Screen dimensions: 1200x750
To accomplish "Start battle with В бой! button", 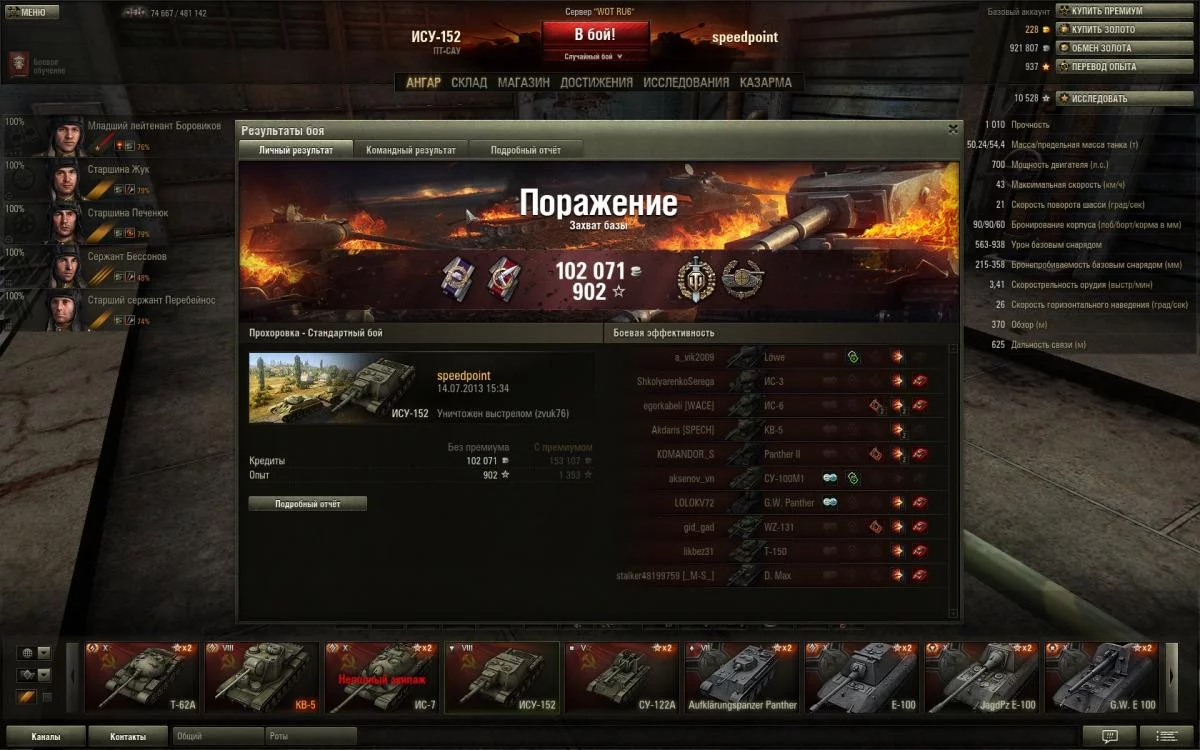I will [594, 34].
